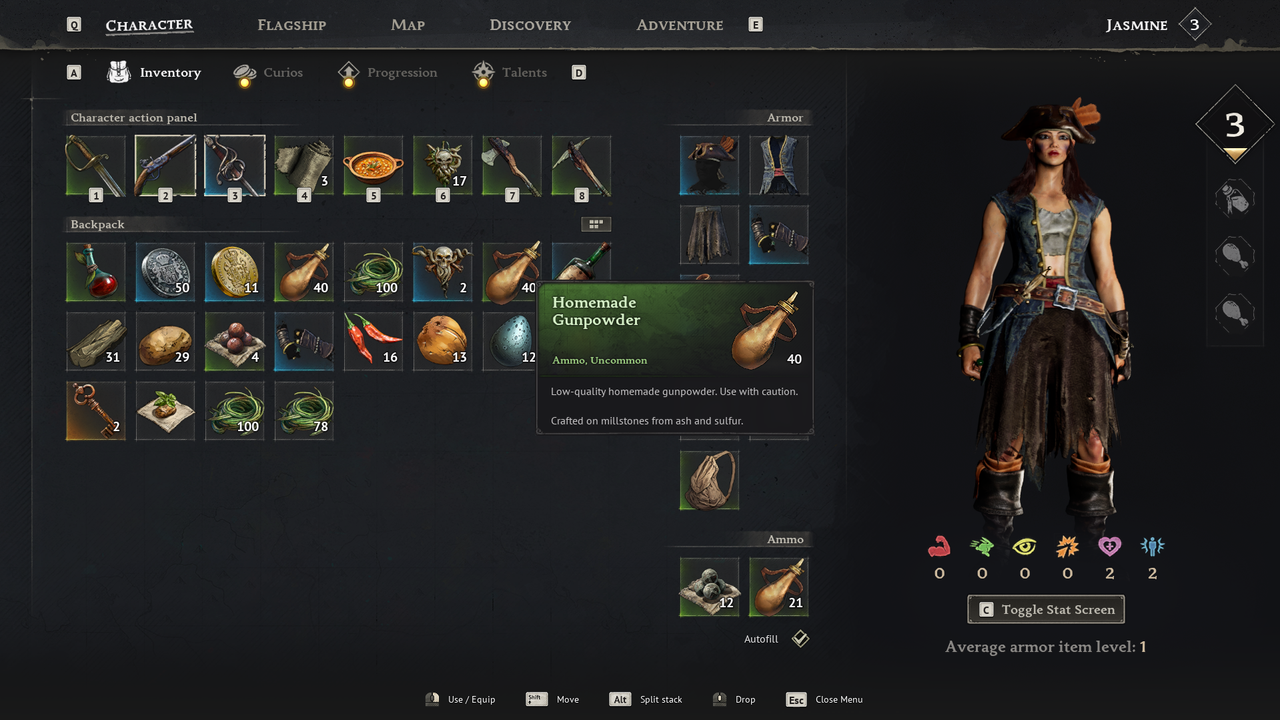Select the Flagship menu item
The height and width of the screenshot is (720, 1280).
tap(291, 24)
